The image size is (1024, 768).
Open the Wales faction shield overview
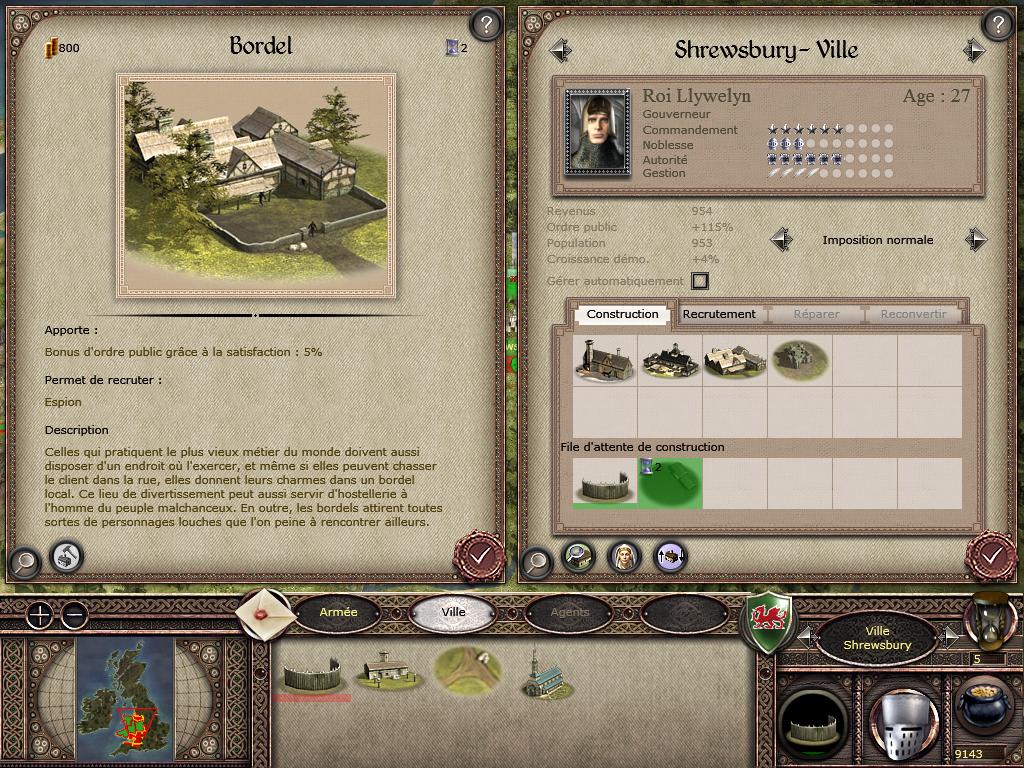tap(771, 620)
